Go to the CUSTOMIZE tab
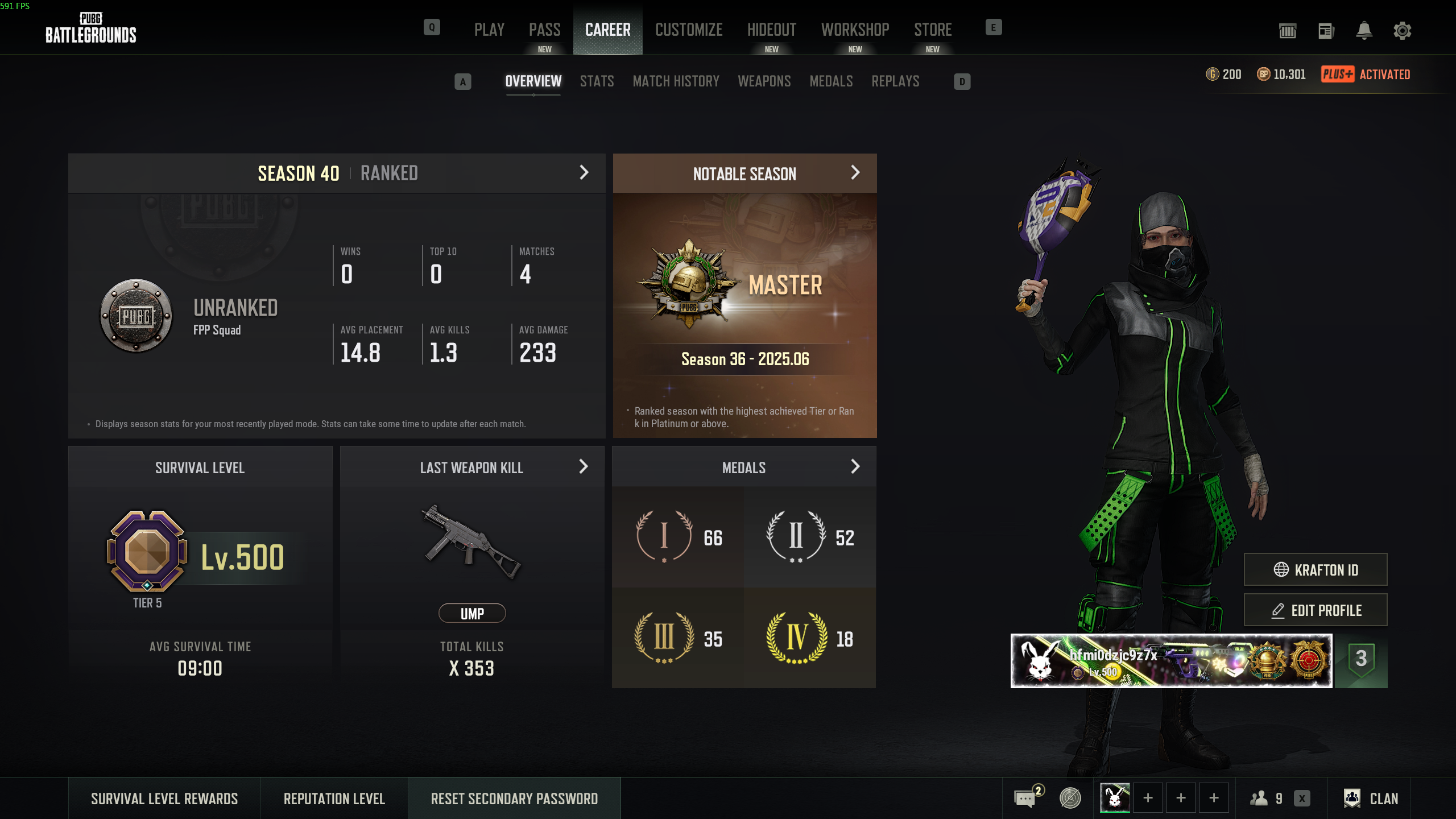This screenshot has height=819, width=1456. (689, 30)
